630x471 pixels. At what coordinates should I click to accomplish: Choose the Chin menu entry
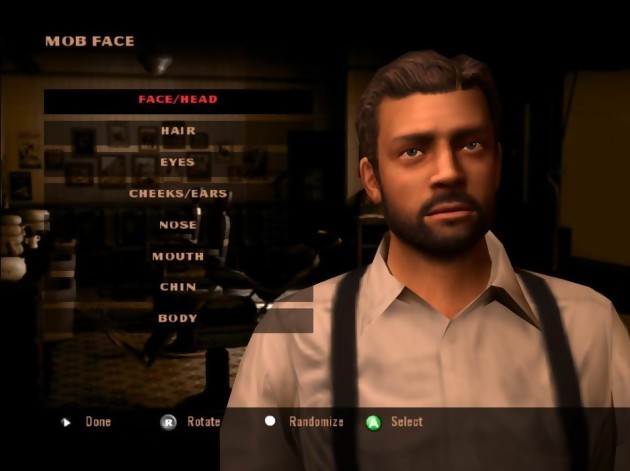pos(178,287)
